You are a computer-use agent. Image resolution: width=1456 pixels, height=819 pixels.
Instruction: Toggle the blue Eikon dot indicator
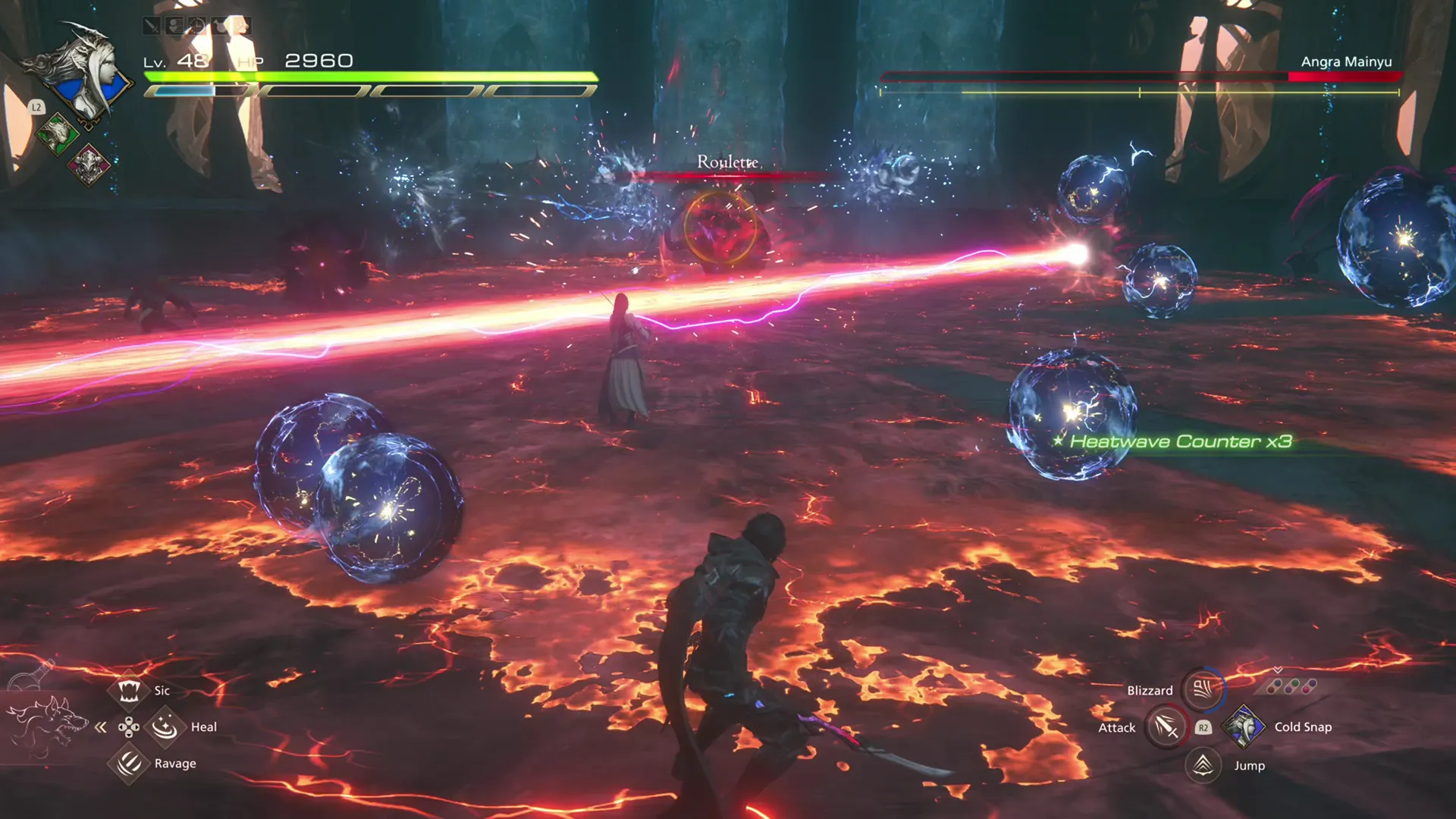click(1277, 682)
